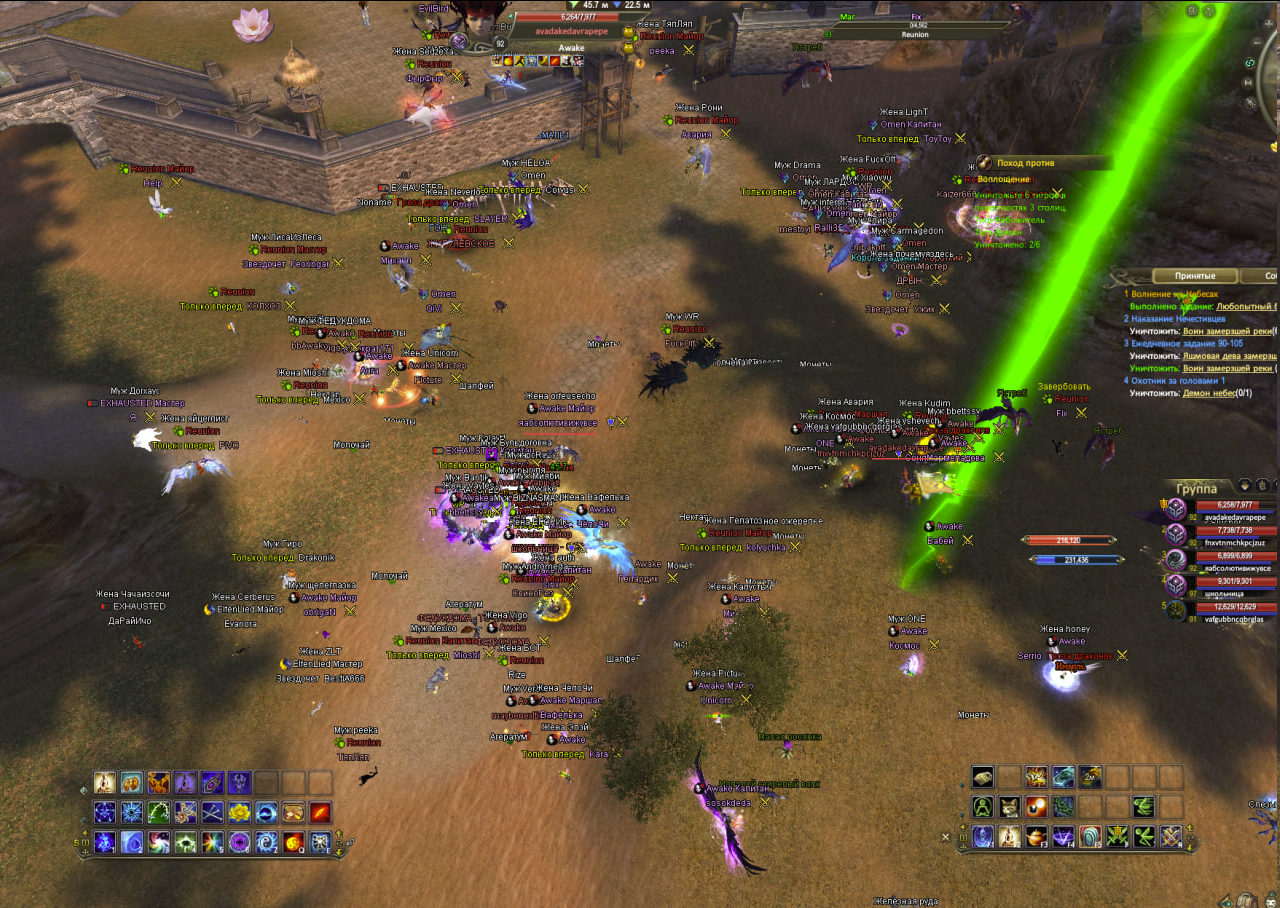Activate the purple pentagram skill on F4
This screenshot has height=908, width=1280.
[1064, 837]
